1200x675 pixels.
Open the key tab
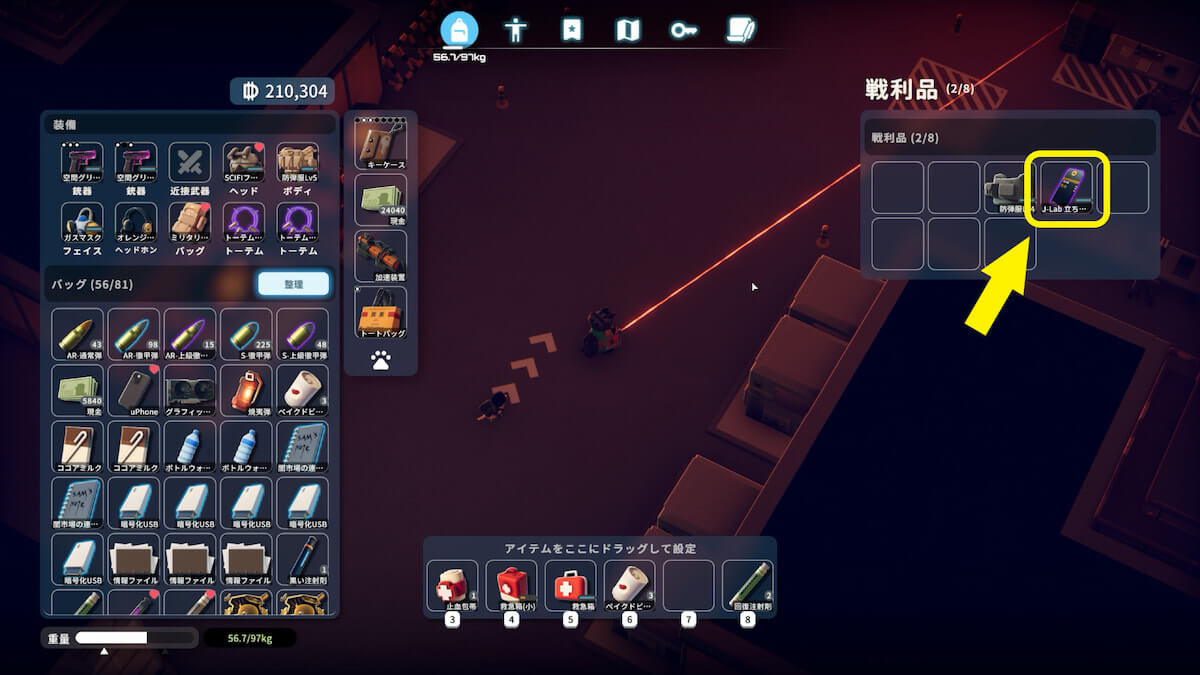(684, 29)
